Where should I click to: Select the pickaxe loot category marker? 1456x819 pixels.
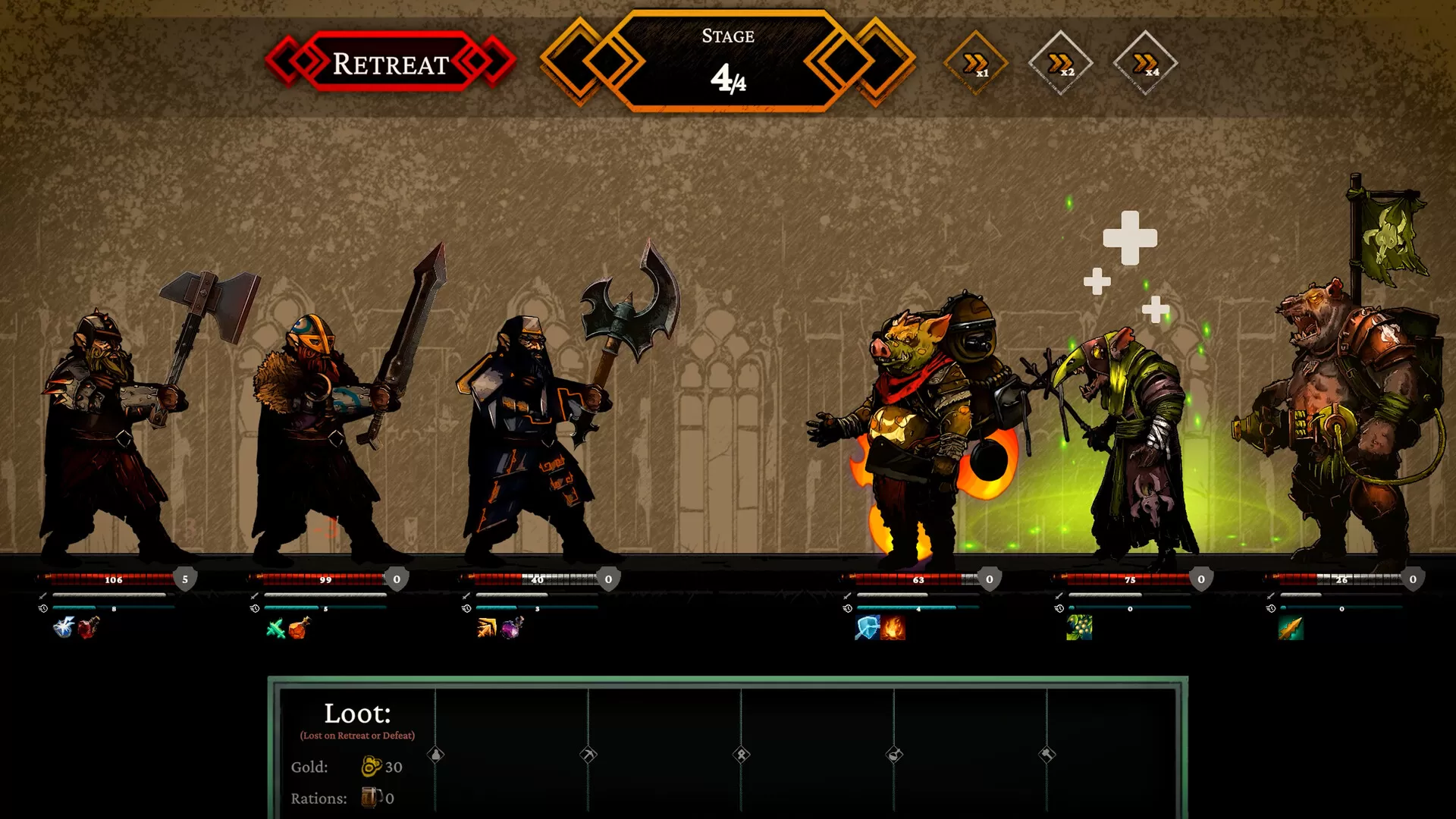[x=588, y=755]
